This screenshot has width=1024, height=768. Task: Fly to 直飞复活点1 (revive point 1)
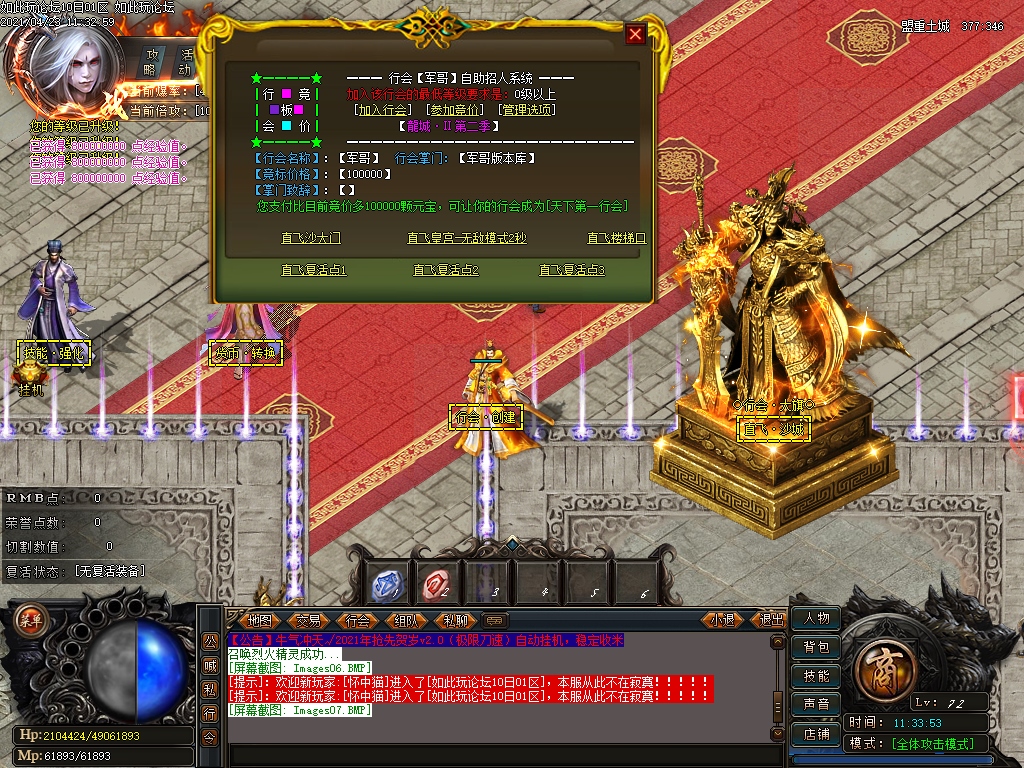(x=314, y=270)
